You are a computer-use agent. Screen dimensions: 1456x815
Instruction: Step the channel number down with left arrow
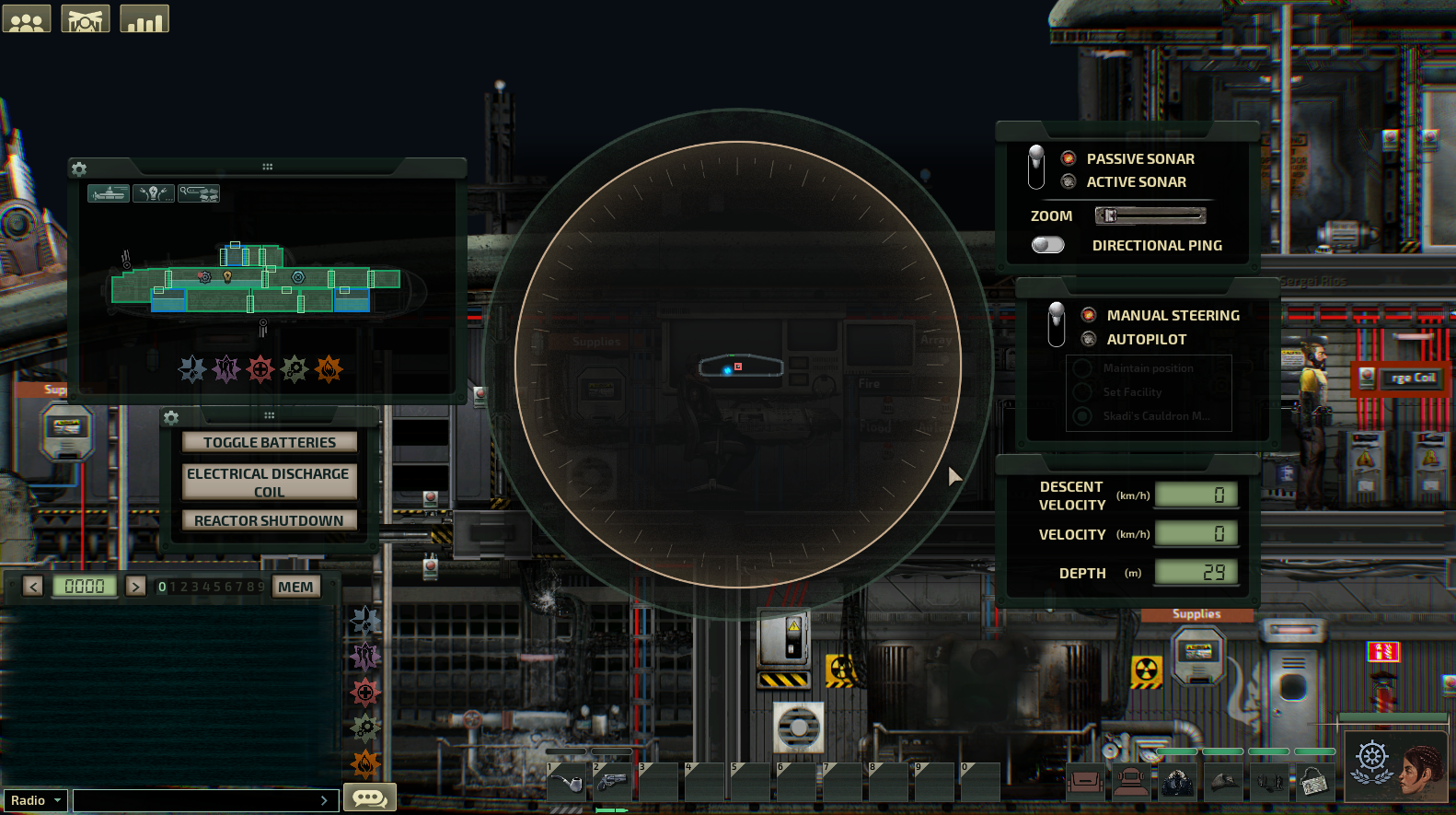tap(33, 587)
